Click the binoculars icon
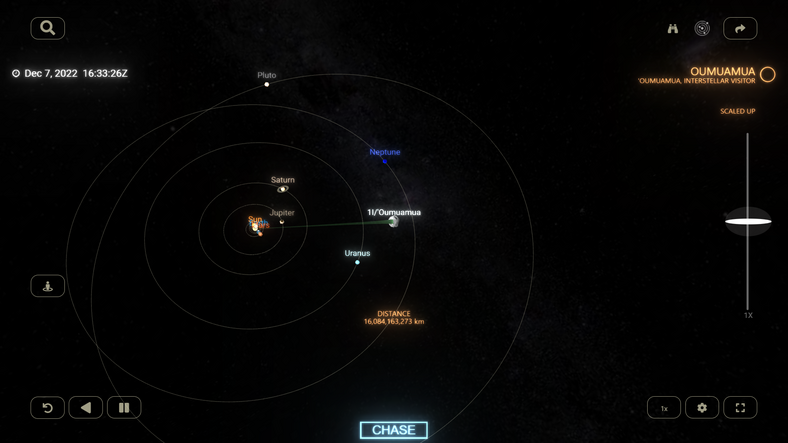Image resolution: width=788 pixels, height=443 pixels. pyautogui.click(x=673, y=29)
